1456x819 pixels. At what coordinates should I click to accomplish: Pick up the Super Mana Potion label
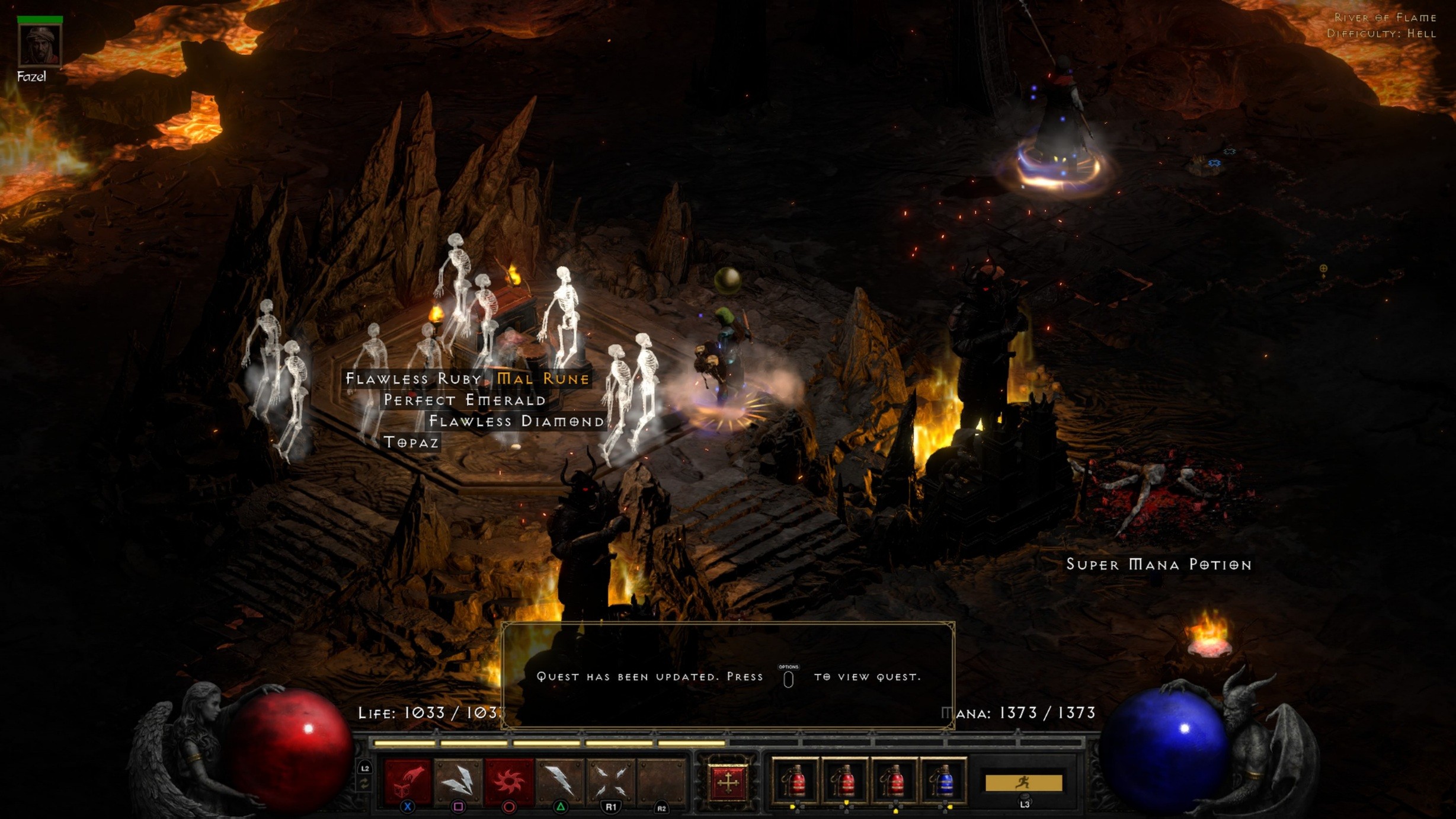click(x=1159, y=564)
